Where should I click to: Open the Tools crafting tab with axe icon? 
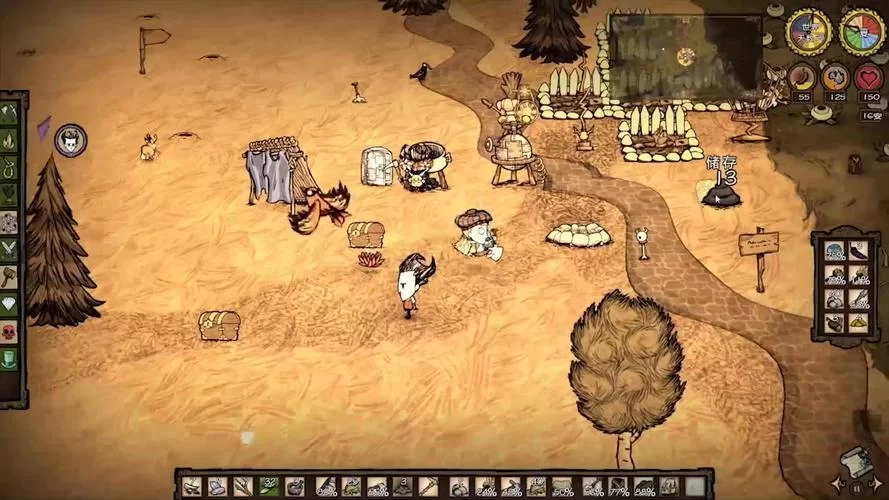click(10, 114)
